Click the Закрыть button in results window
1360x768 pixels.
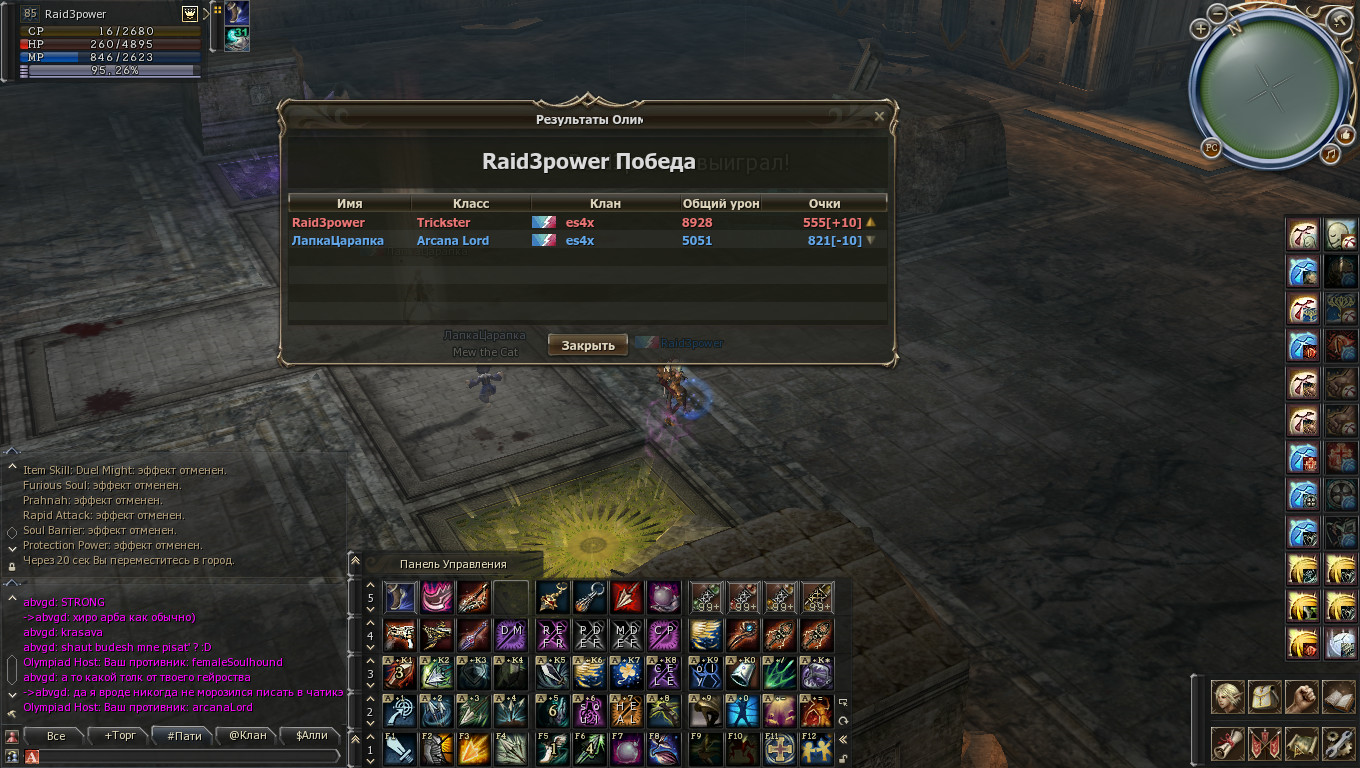pos(588,345)
